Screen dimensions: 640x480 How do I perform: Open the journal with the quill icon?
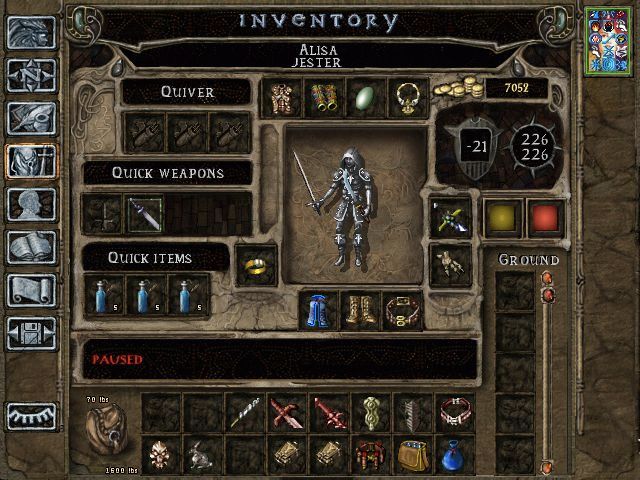pos(31,118)
